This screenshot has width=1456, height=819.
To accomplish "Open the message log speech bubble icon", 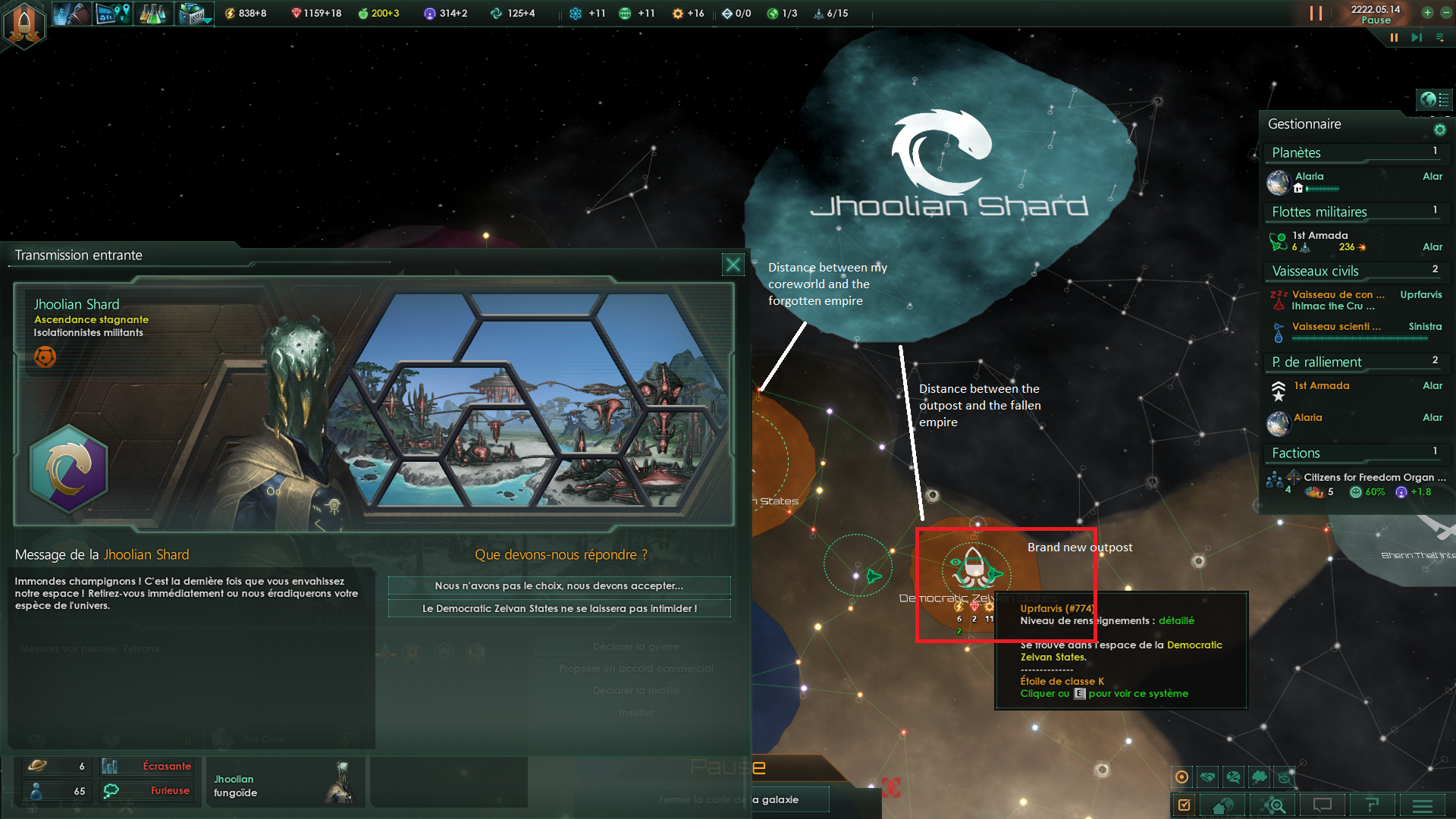I will pyautogui.click(x=1323, y=805).
